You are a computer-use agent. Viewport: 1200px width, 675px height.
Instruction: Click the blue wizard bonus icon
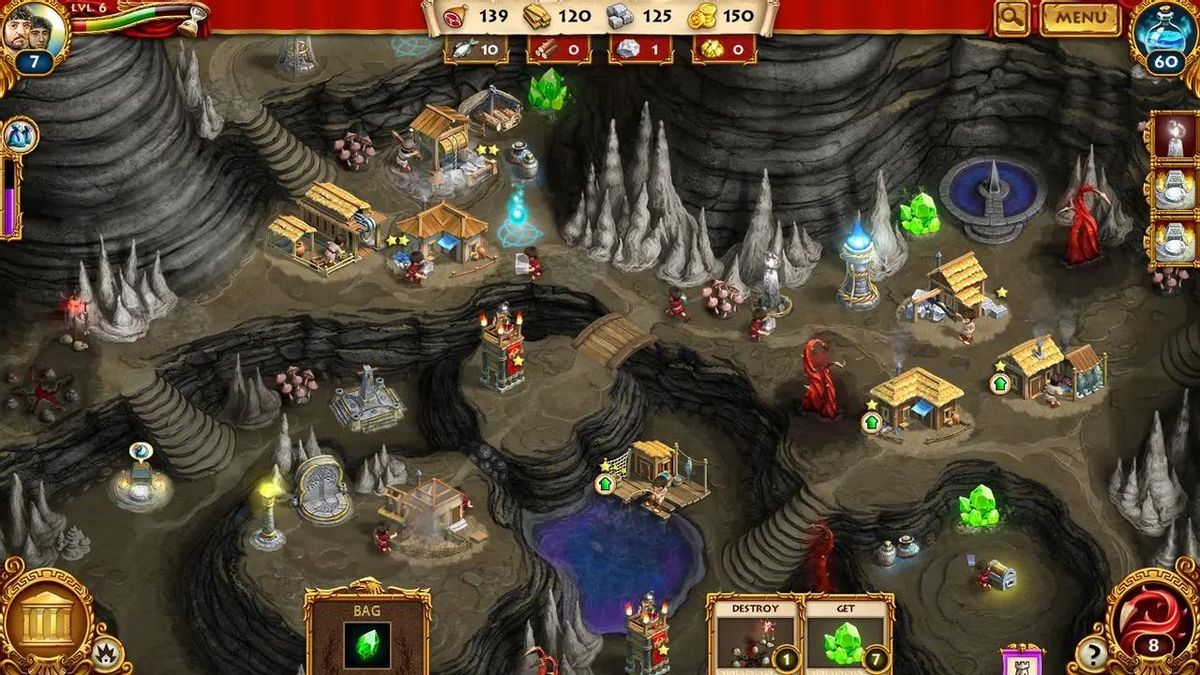(19, 134)
